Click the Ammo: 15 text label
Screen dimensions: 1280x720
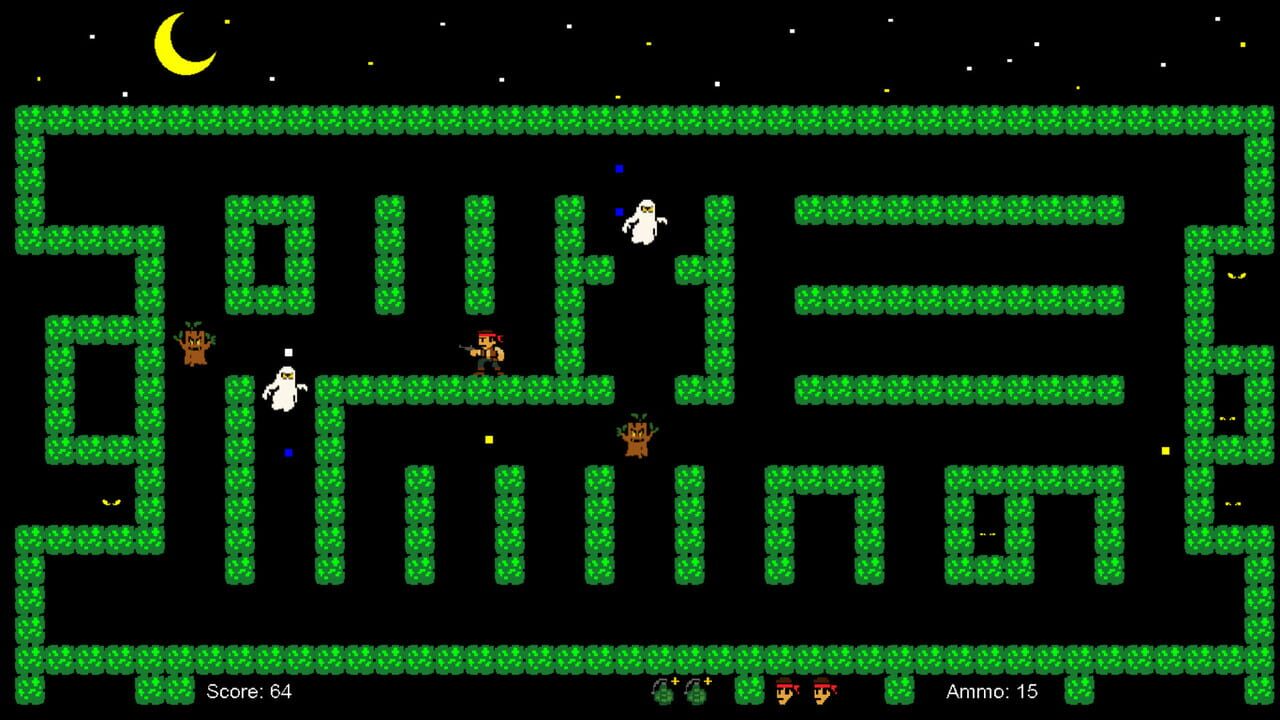[x=992, y=691]
